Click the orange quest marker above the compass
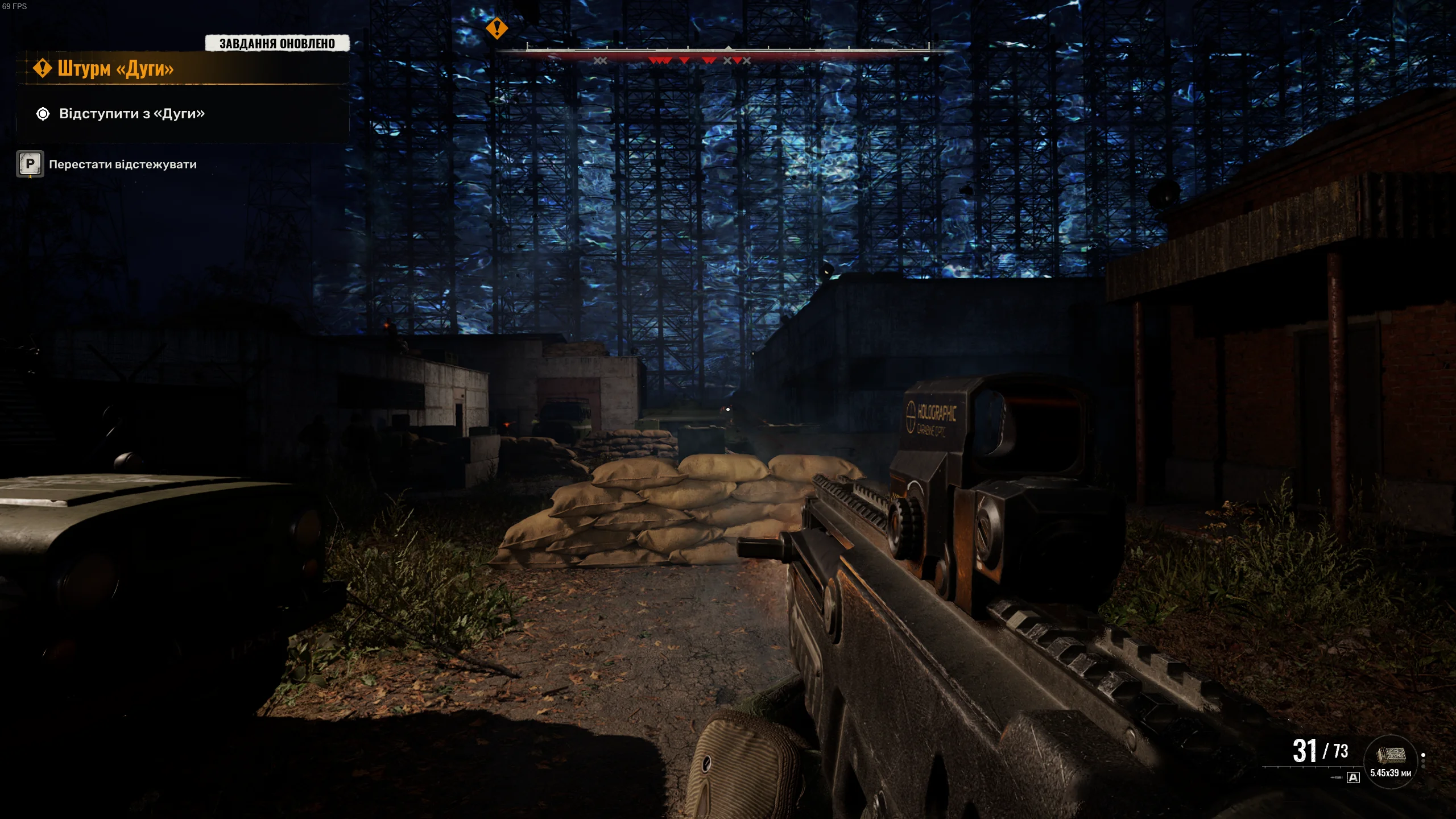The image size is (1456, 819). (497, 28)
